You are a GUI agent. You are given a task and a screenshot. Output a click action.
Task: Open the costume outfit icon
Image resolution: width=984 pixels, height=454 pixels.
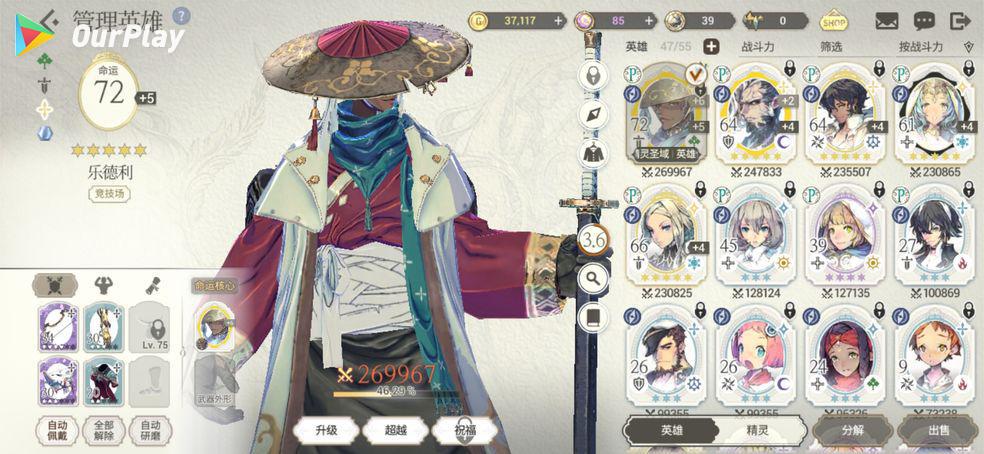coord(594,153)
